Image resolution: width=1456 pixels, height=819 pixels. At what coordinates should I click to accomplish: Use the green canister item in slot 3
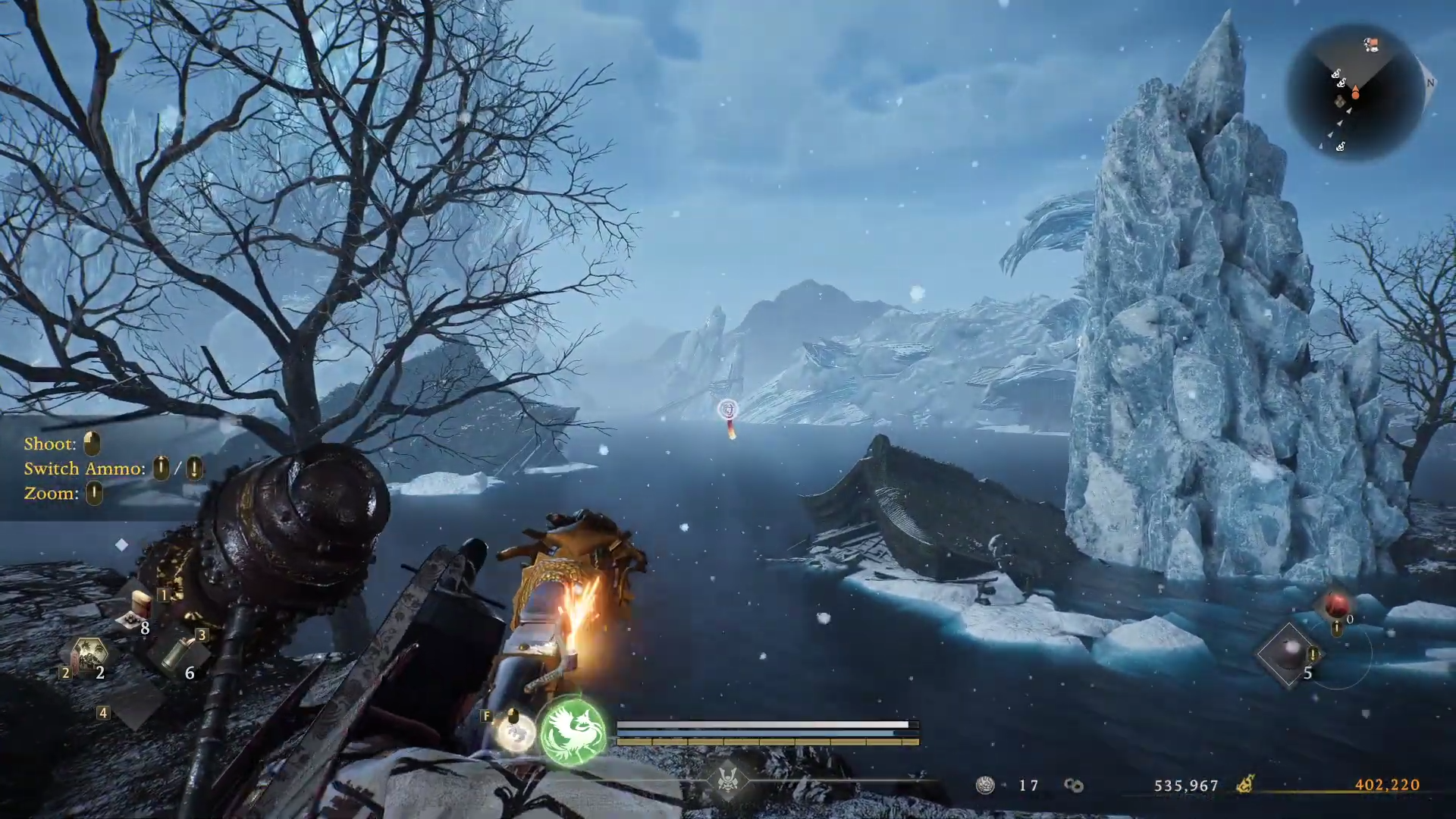pos(179,652)
